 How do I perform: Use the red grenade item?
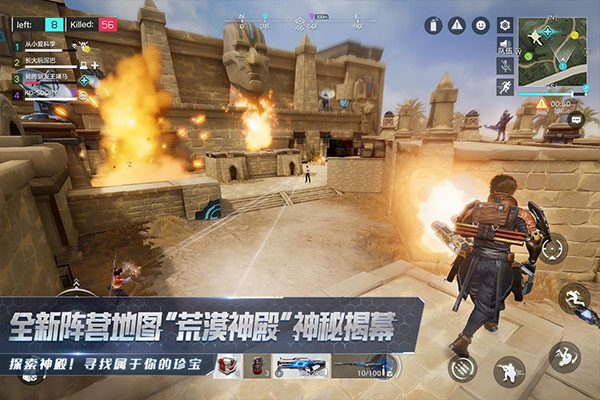258,366
